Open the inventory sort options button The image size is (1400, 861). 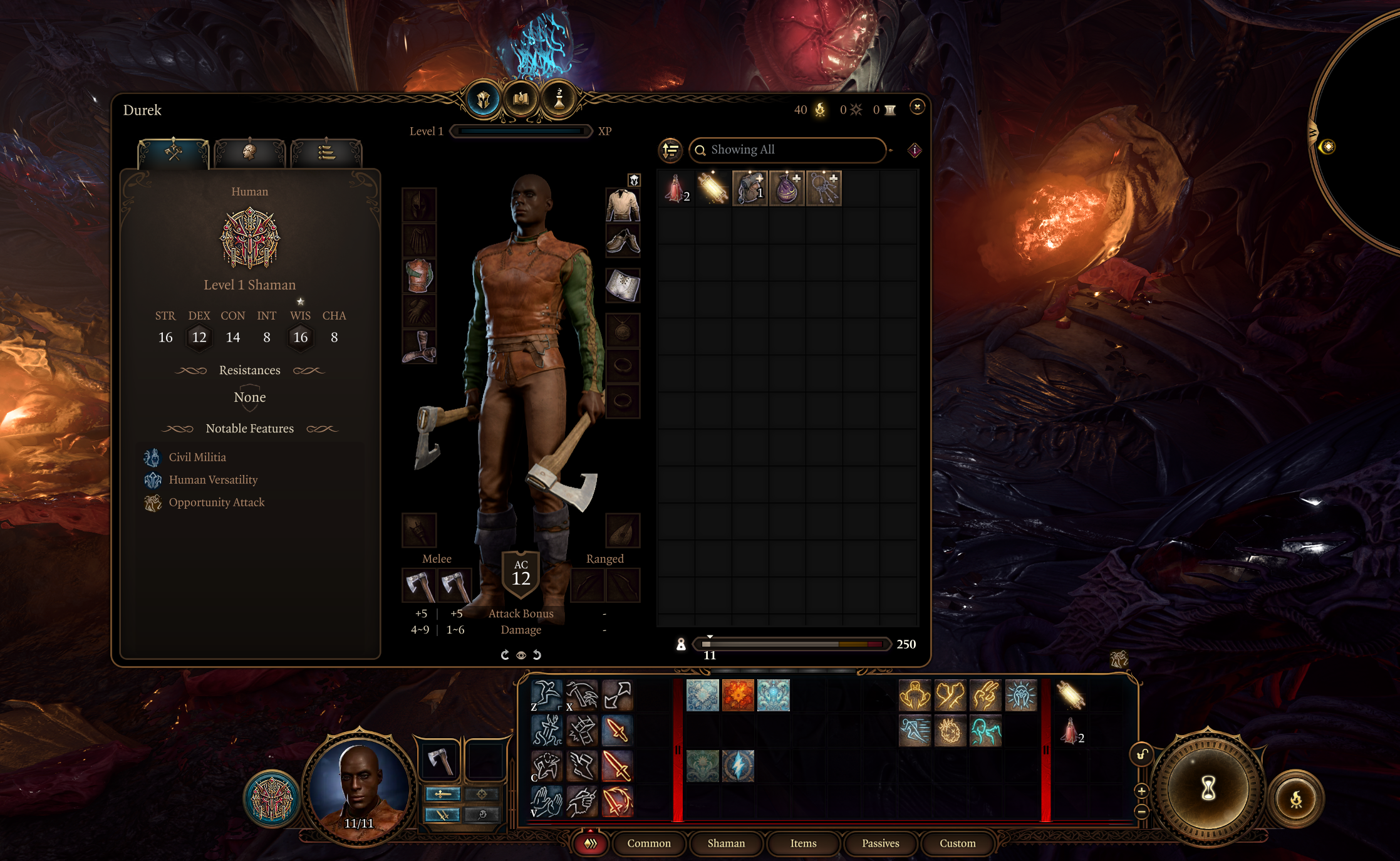click(670, 150)
